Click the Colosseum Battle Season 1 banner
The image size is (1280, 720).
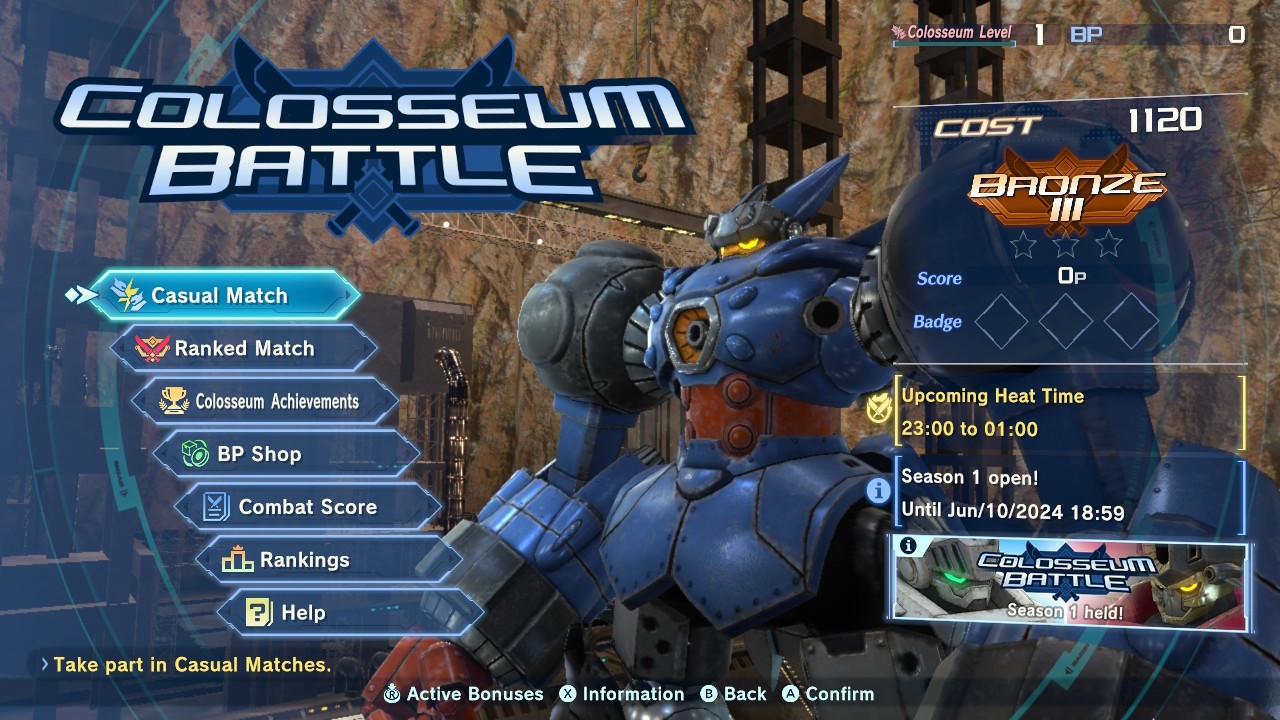[x=1070, y=586]
